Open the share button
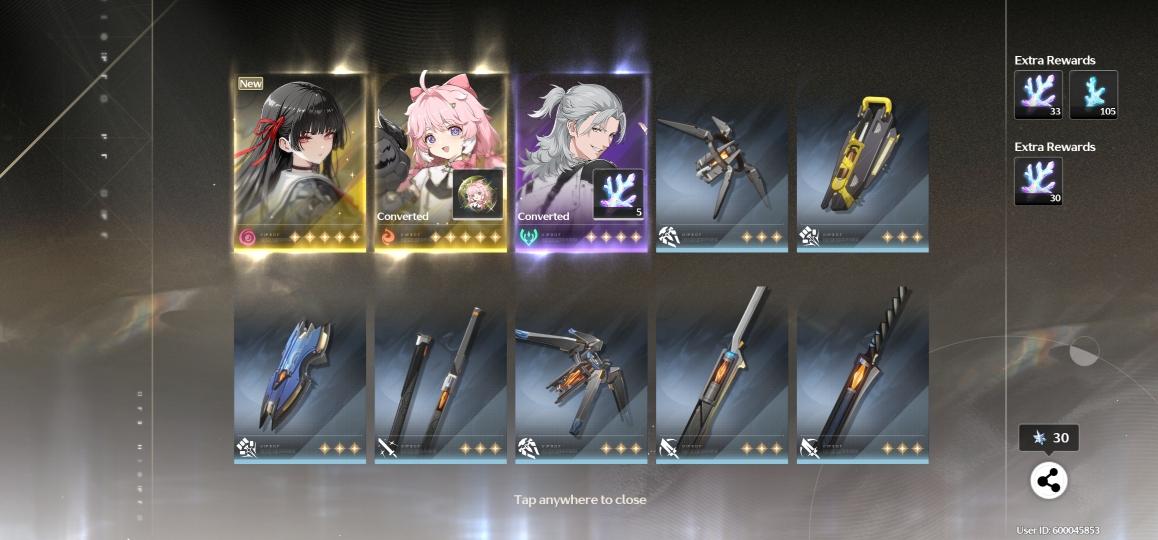The height and width of the screenshot is (540, 1158). pyautogui.click(x=1048, y=481)
